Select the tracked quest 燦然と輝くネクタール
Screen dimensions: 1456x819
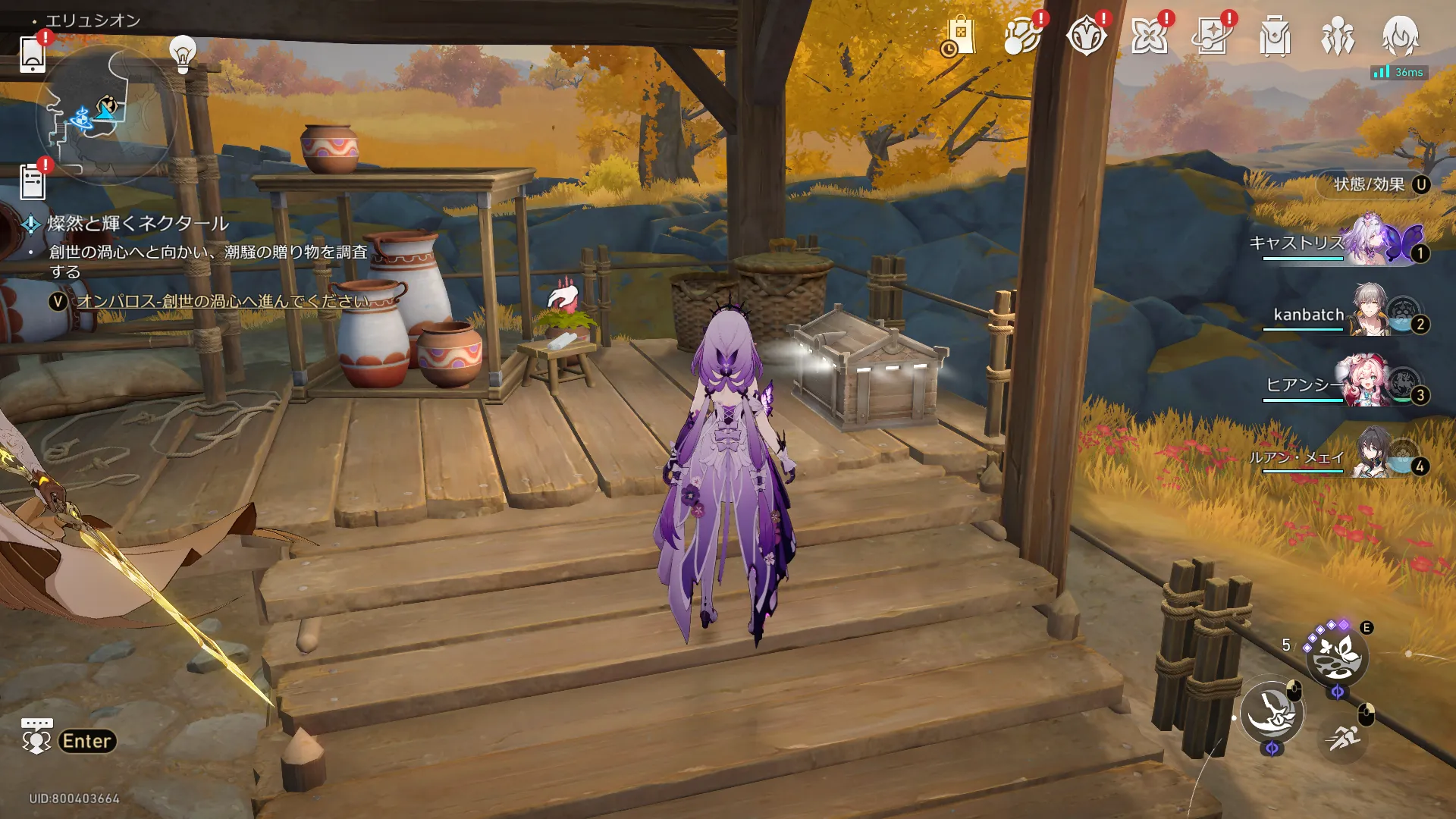[x=137, y=224]
